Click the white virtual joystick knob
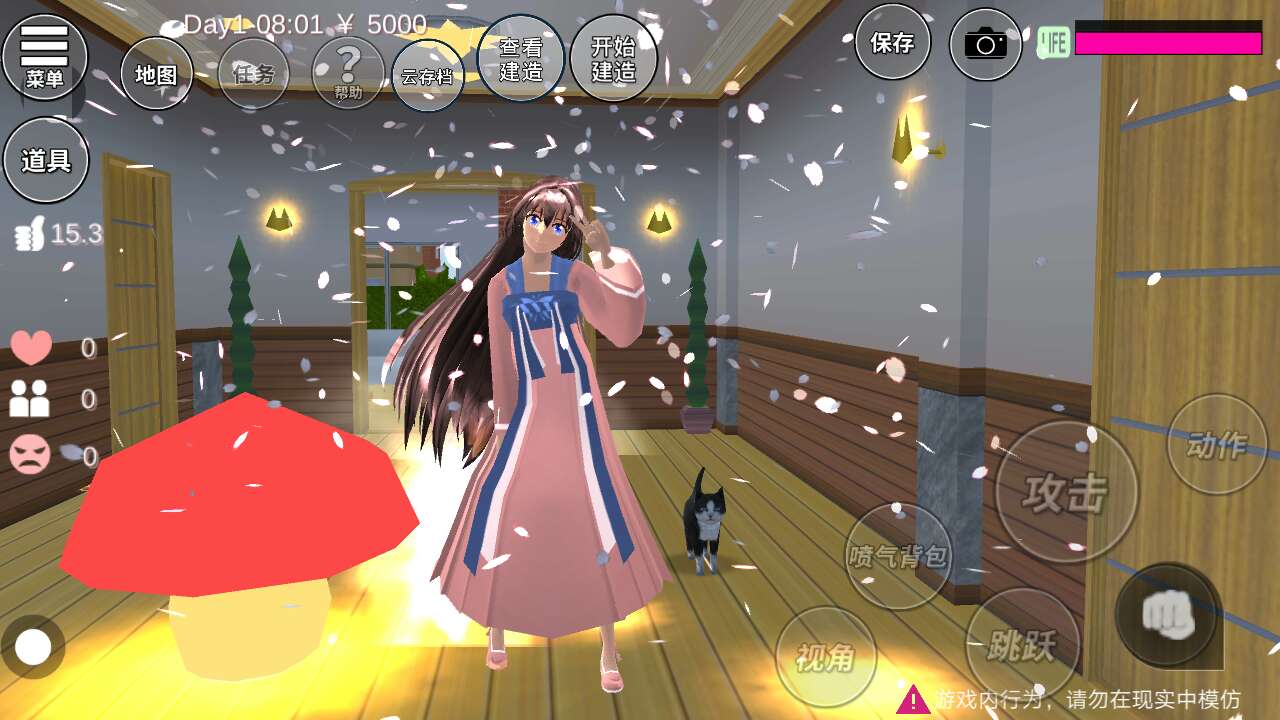This screenshot has height=720, width=1280. (x=33, y=647)
